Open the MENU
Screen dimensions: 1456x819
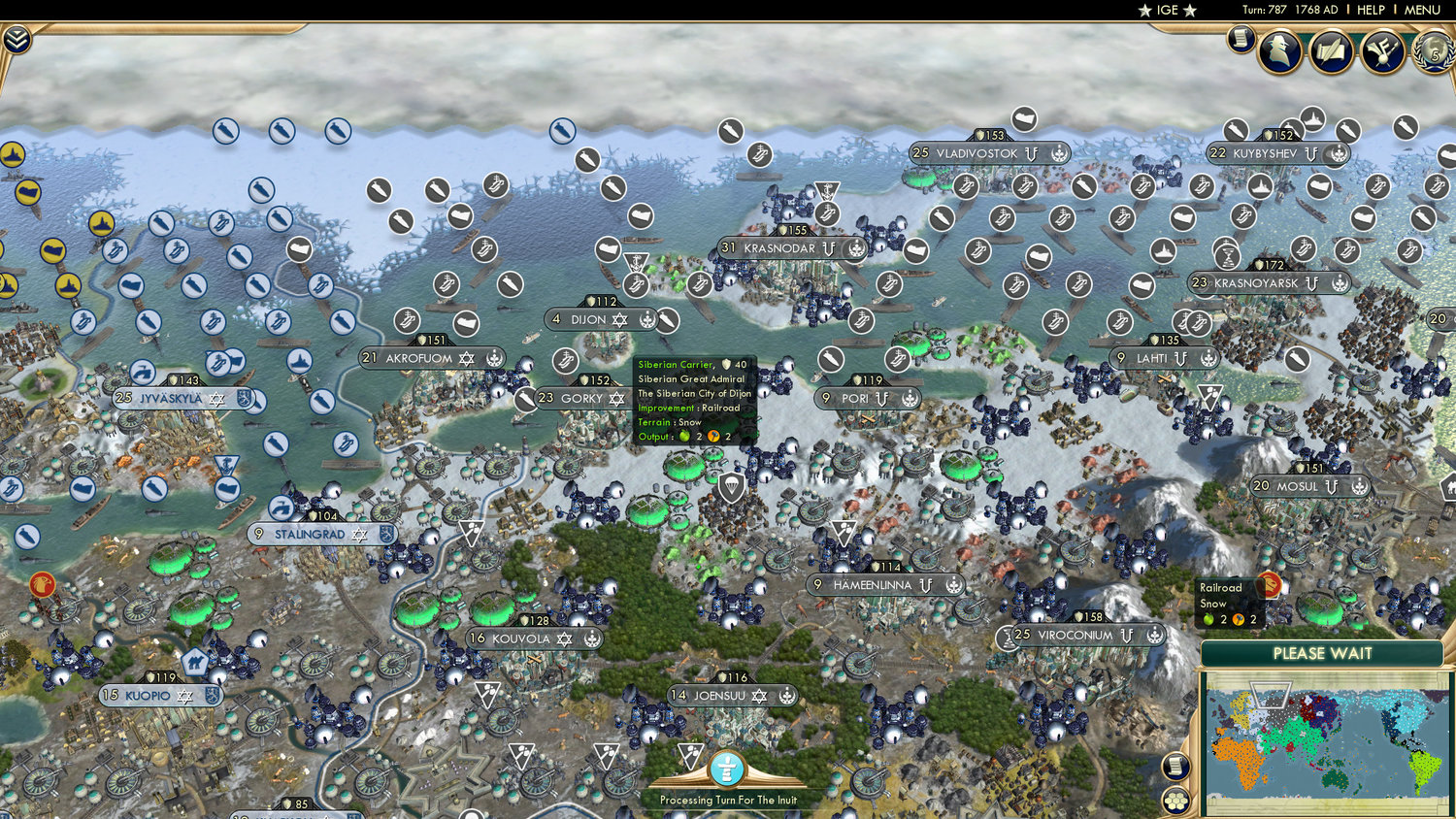click(1421, 10)
